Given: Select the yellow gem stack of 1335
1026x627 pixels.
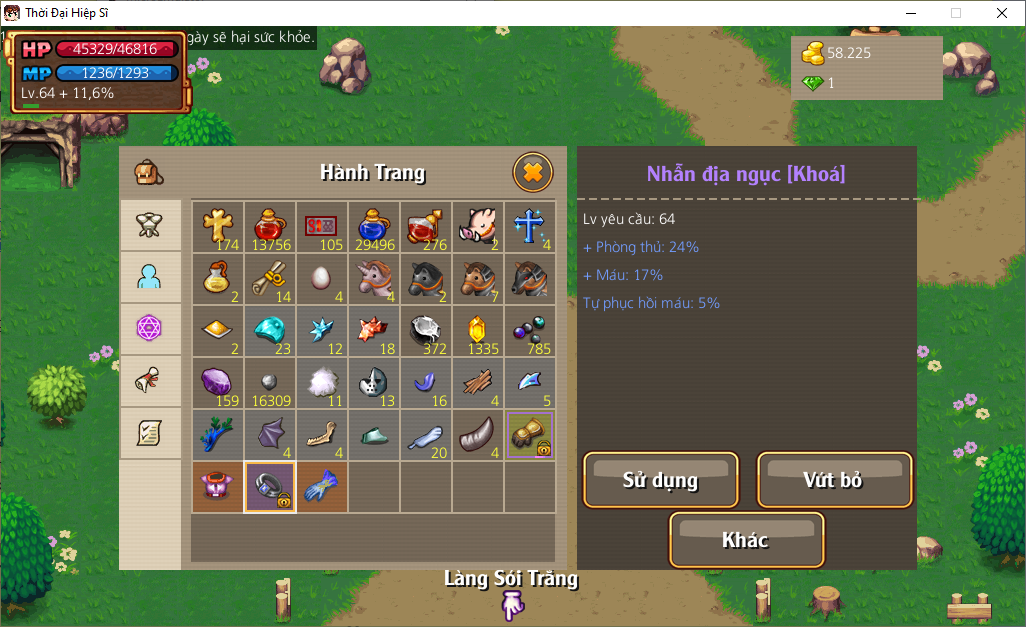Looking at the screenshot, I should 478,331.
